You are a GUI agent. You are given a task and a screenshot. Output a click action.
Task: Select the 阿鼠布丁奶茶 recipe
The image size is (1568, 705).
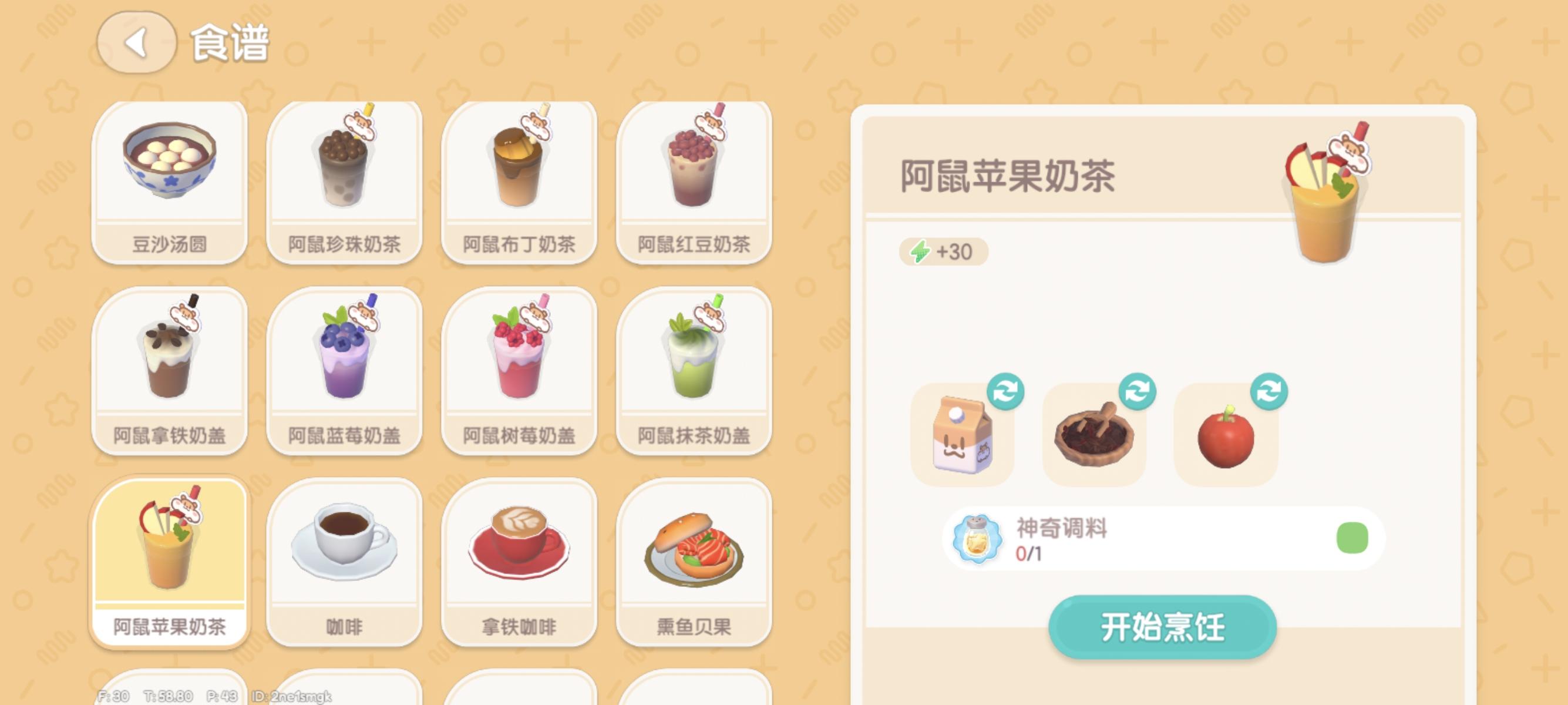click(x=519, y=180)
